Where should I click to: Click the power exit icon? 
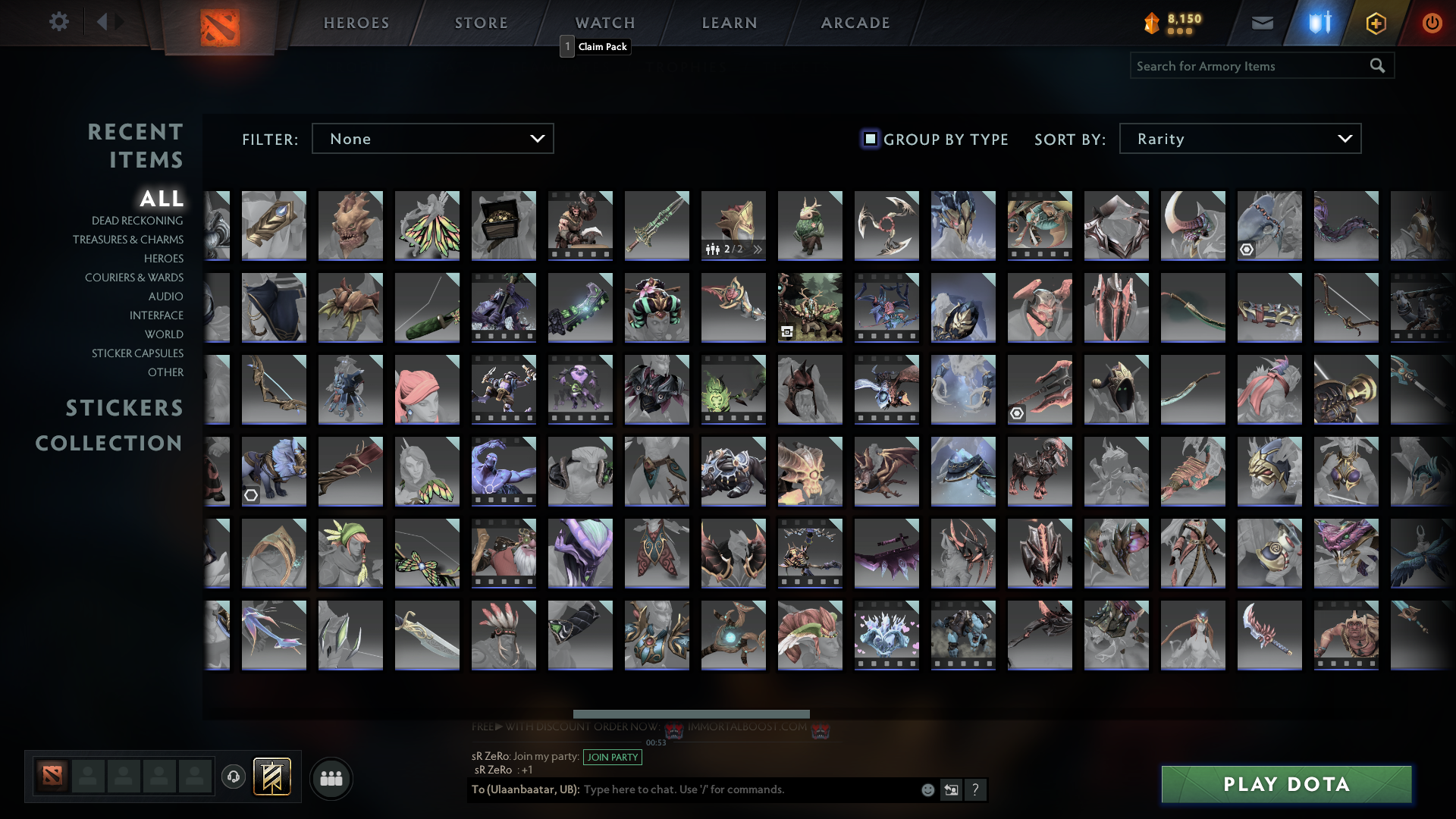[x=1432, y=22]
